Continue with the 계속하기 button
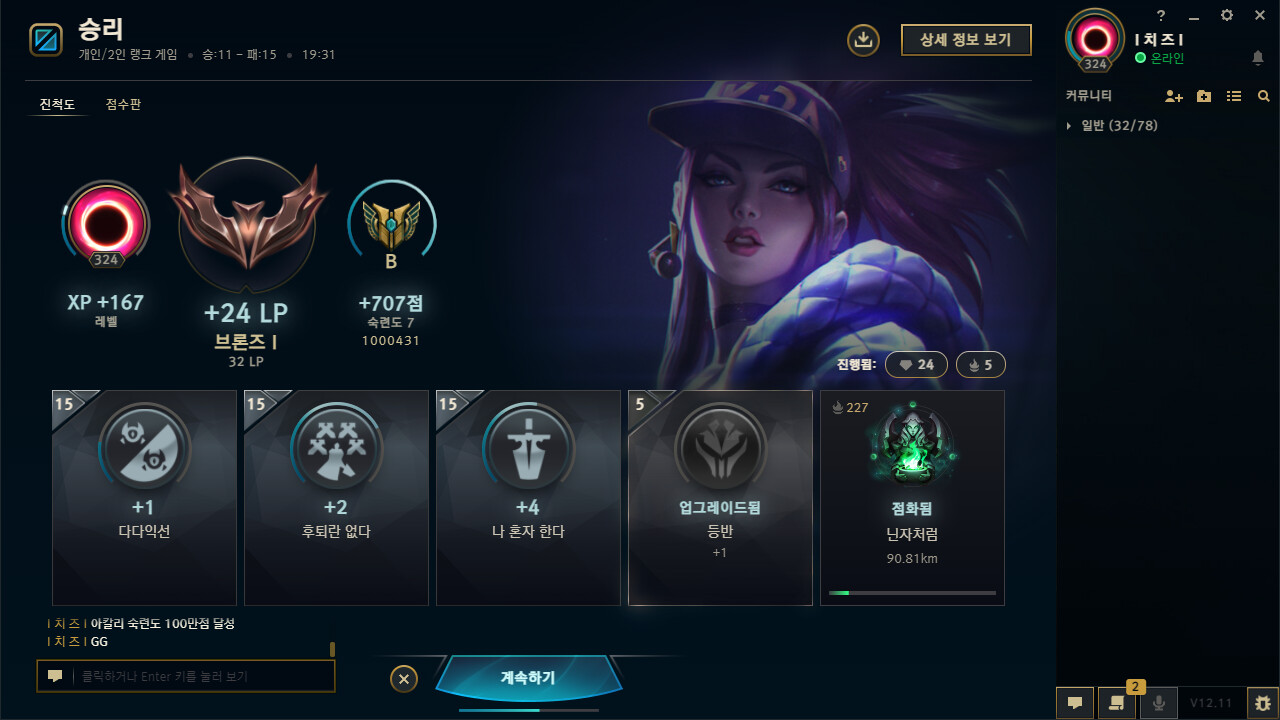 click(x=528, y=678)
